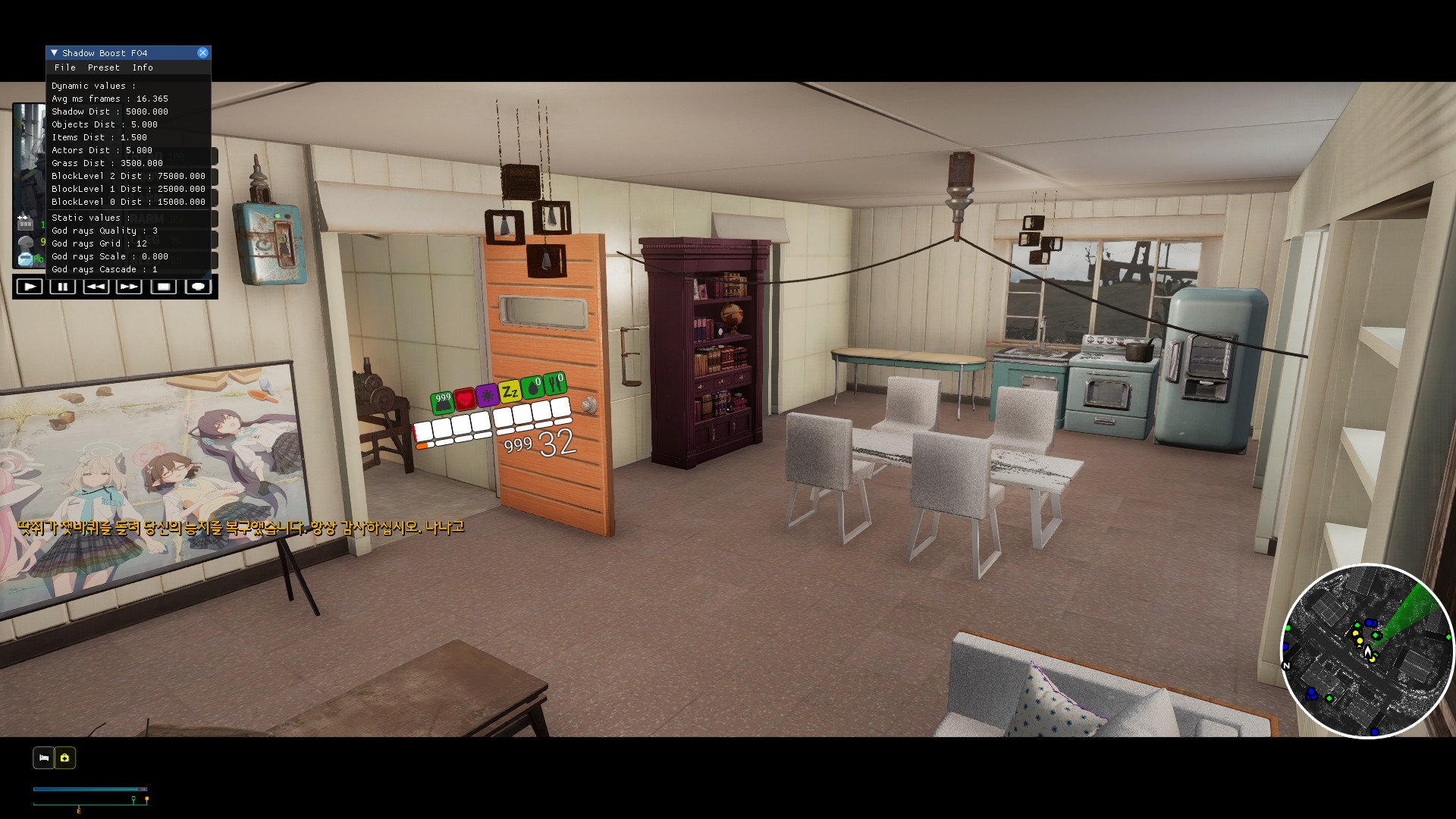This screenshot has height=819, width=1456.
Task: Click the green carry weight icon
Action: point(442,402)
